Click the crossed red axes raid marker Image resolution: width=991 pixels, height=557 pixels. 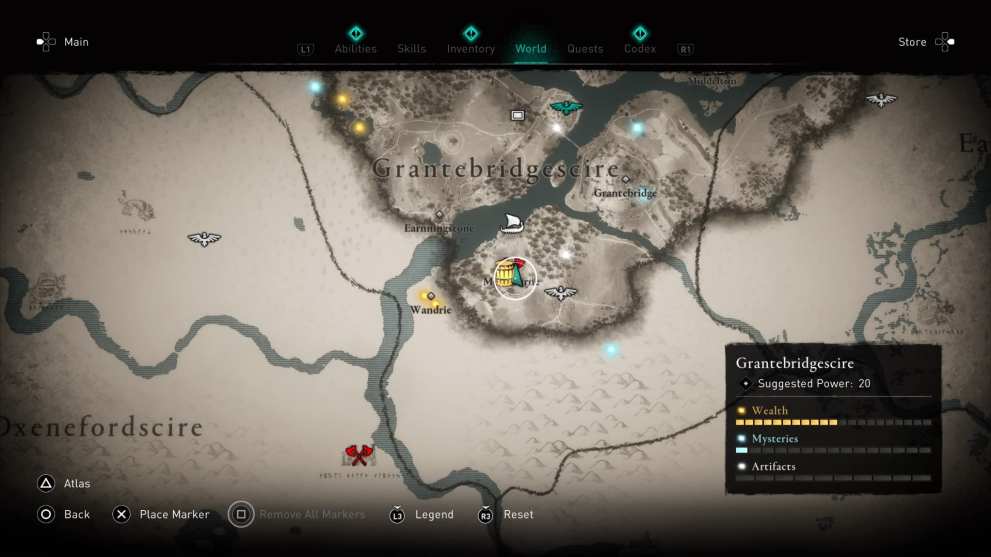tap(357, 456)
